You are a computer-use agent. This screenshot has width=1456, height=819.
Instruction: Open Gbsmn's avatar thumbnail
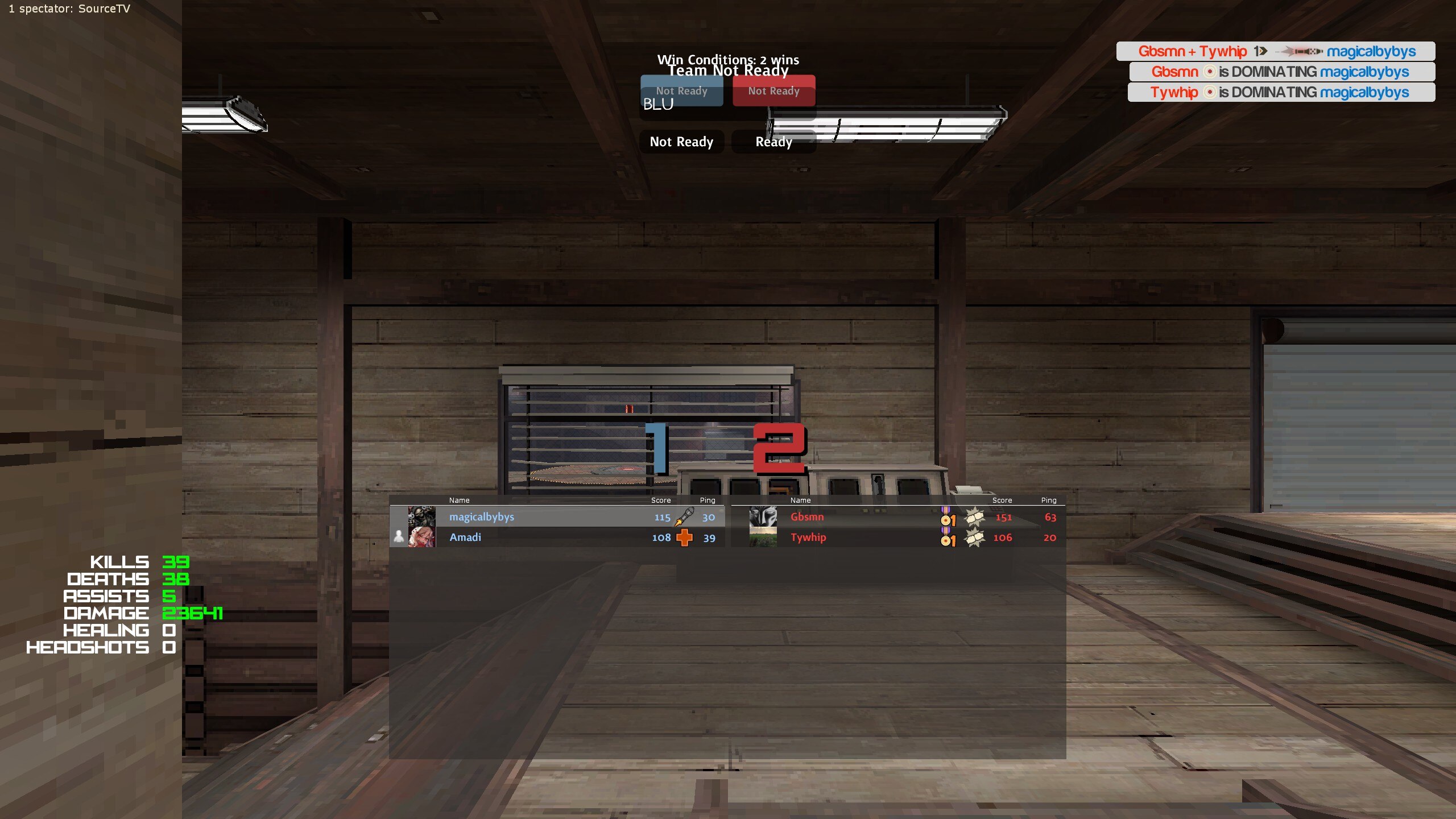[x=763, y=516]
